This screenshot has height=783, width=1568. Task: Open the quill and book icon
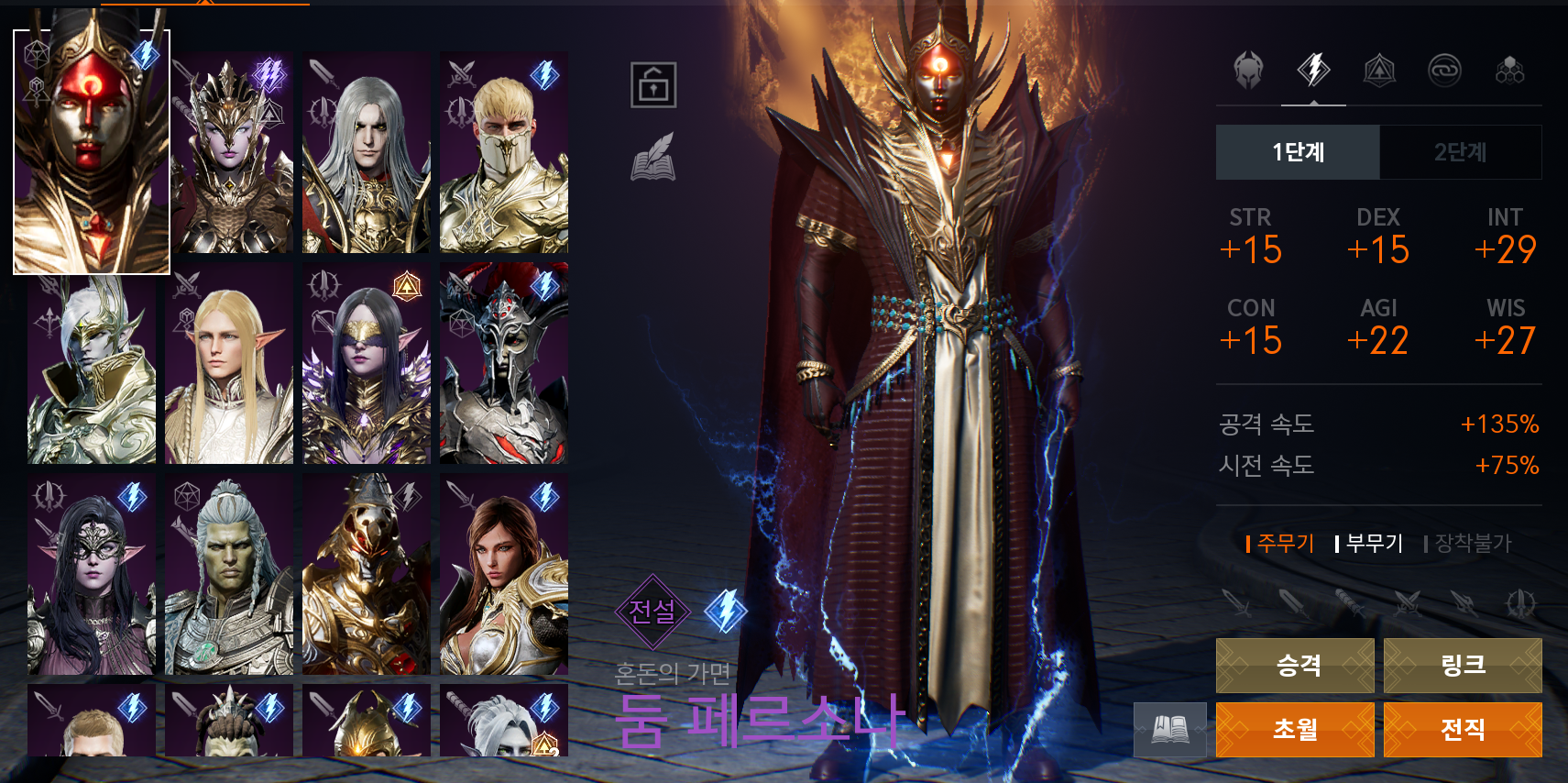click(x=653, y=158)
